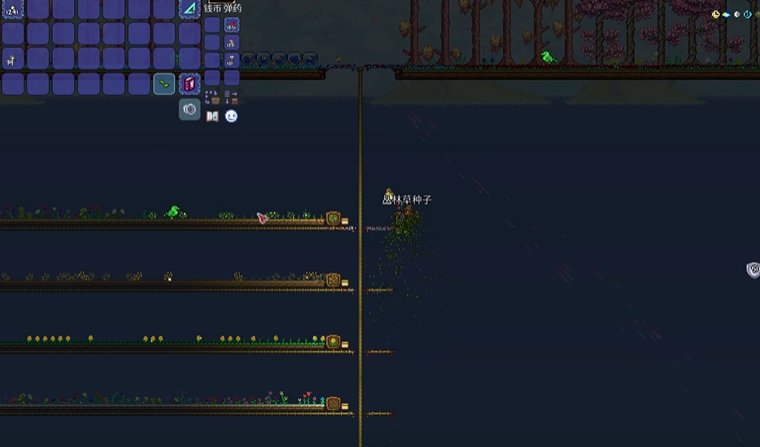Open the bestiary book

coord(212,116)
